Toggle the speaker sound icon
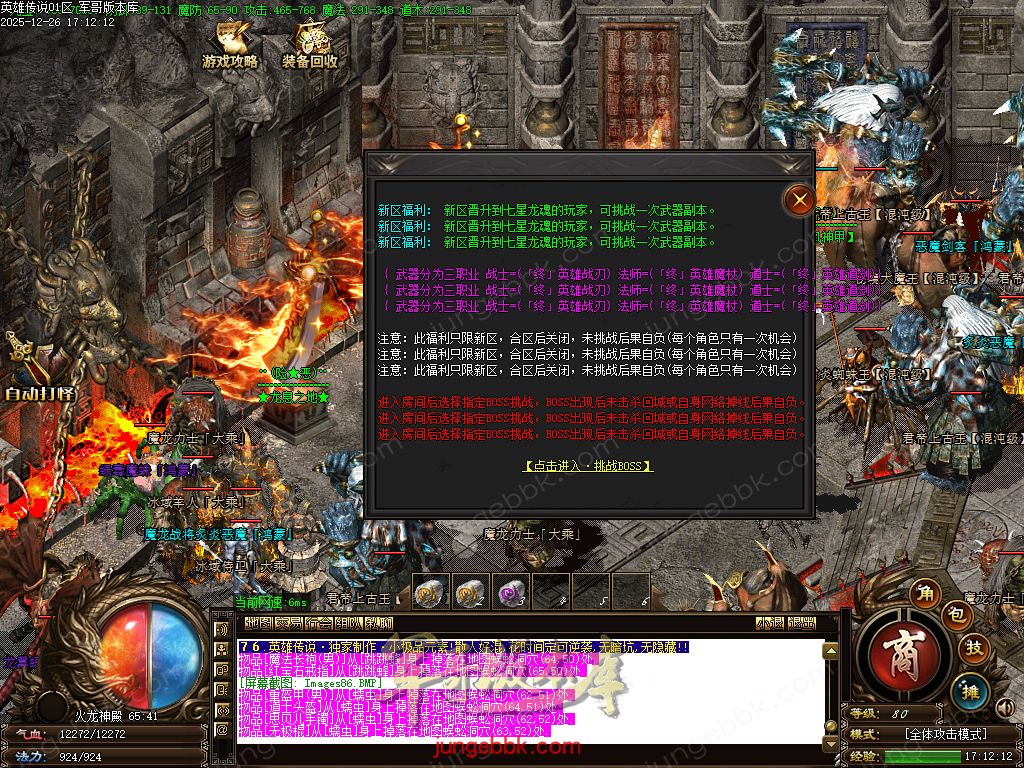Screen dimensions: 1024x768 (1003, 708)
